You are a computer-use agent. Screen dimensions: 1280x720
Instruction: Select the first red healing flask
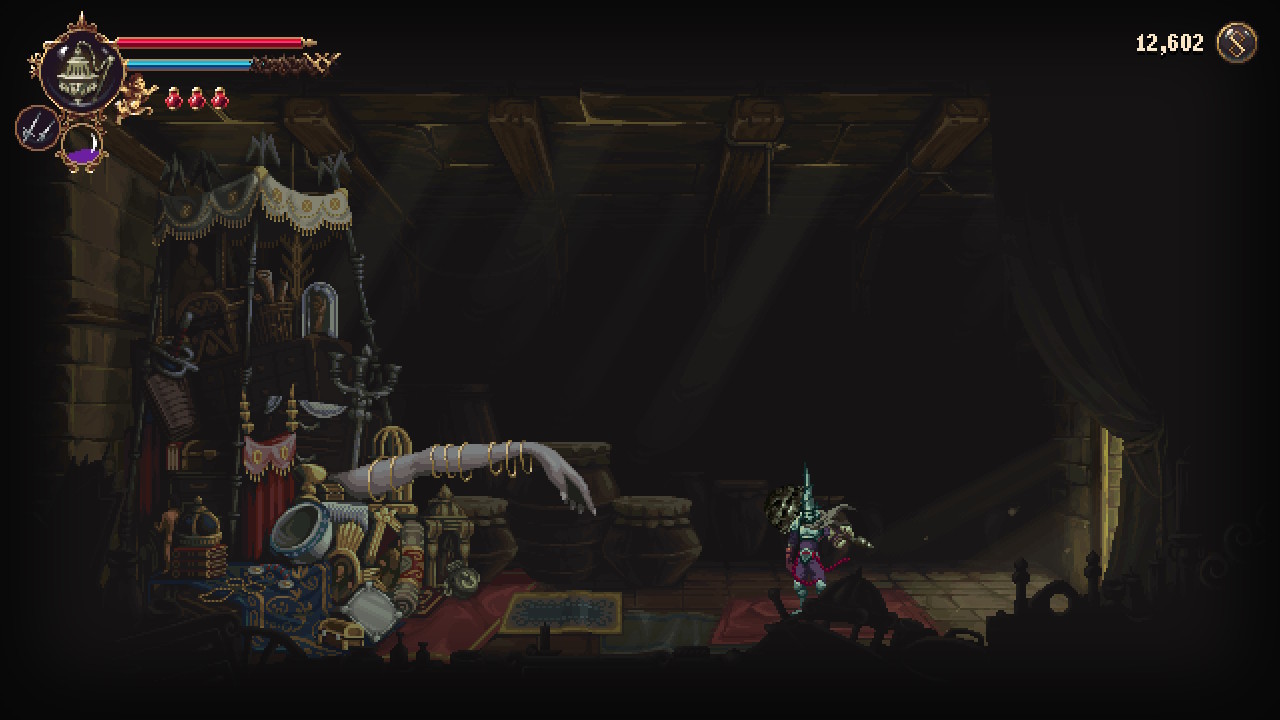174,97
